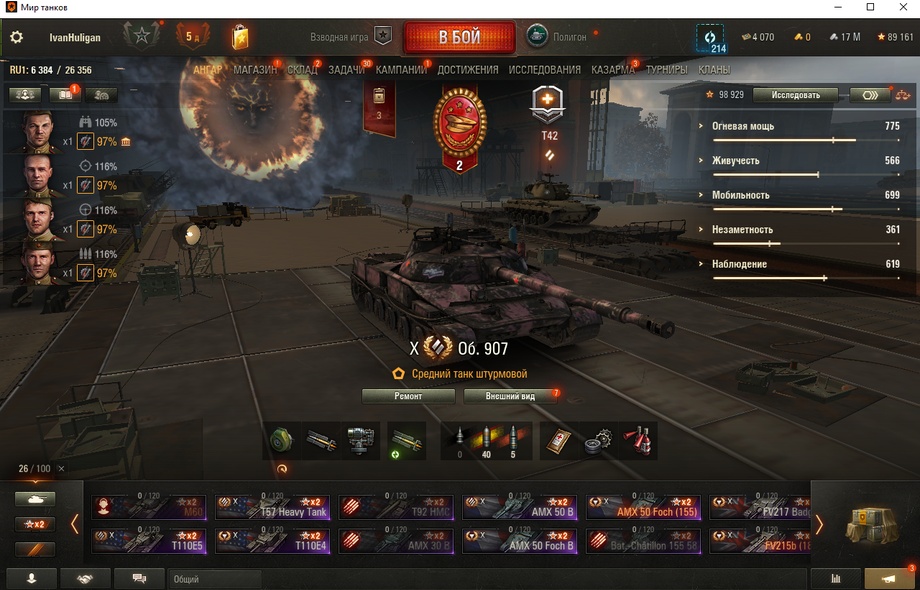Start battle with the red В БОЙ button

click(x=459, y=38)
